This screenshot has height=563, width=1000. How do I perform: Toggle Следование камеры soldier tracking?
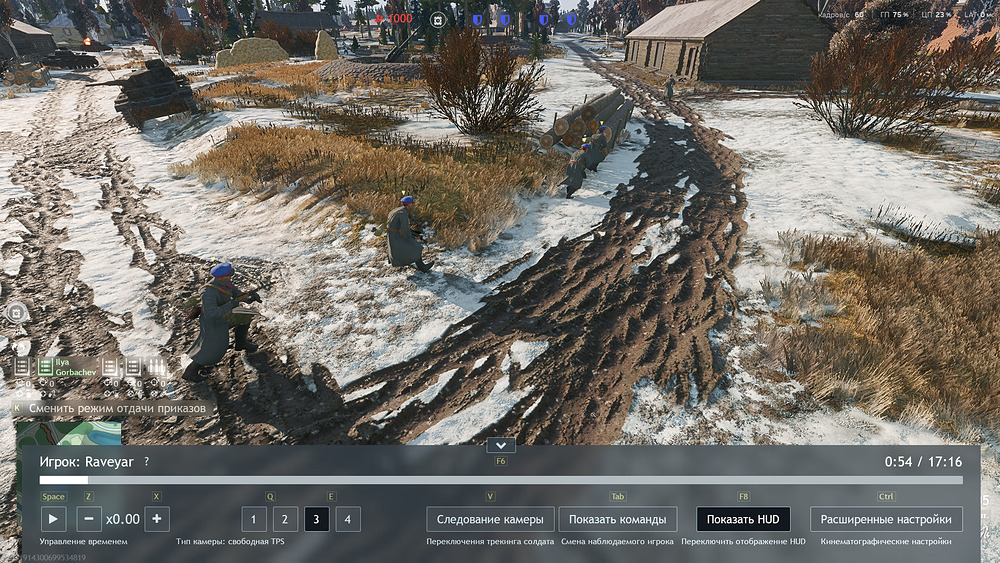(x=490, y=519)
